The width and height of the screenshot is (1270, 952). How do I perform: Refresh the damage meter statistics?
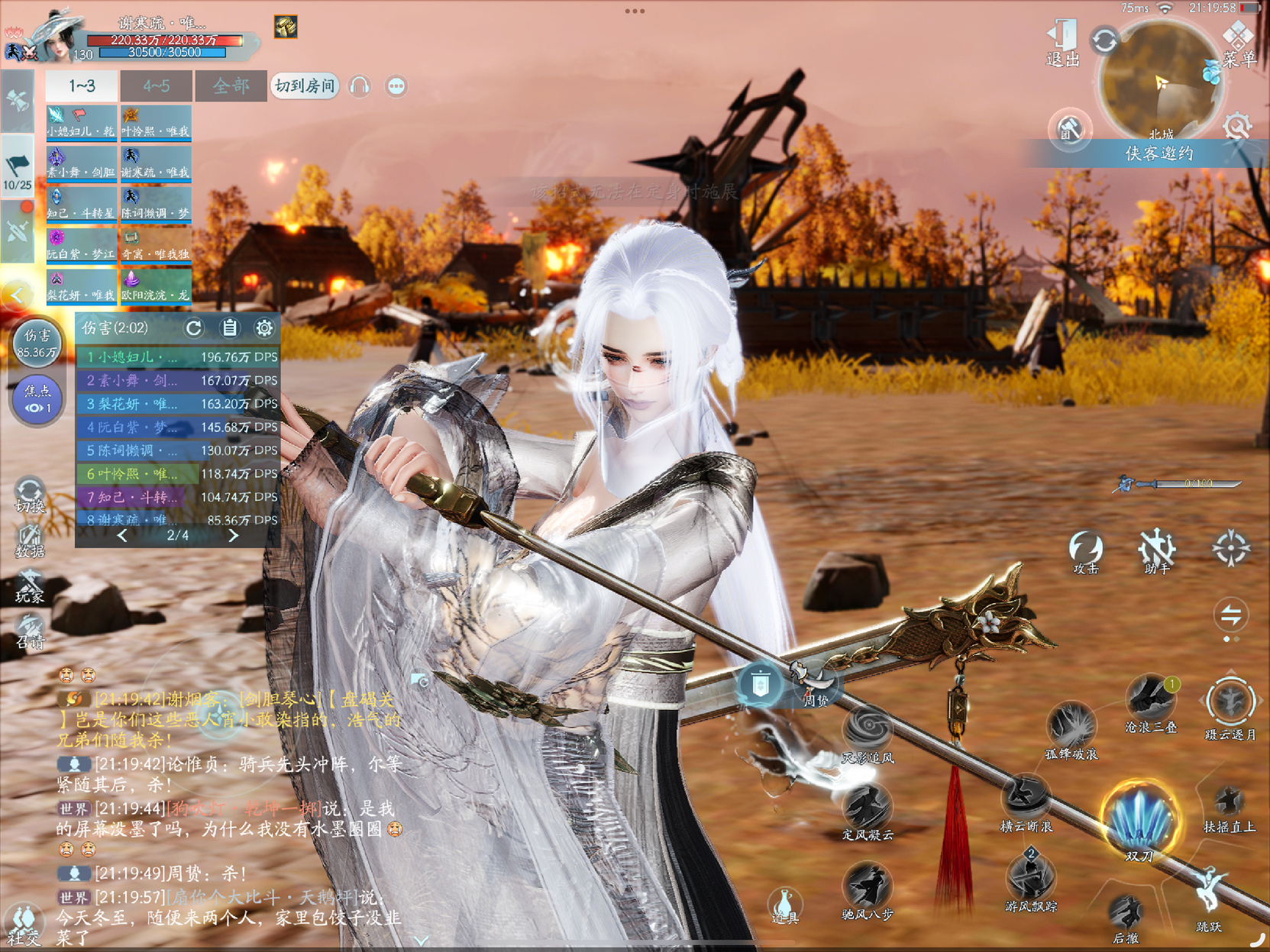(194, 328)
